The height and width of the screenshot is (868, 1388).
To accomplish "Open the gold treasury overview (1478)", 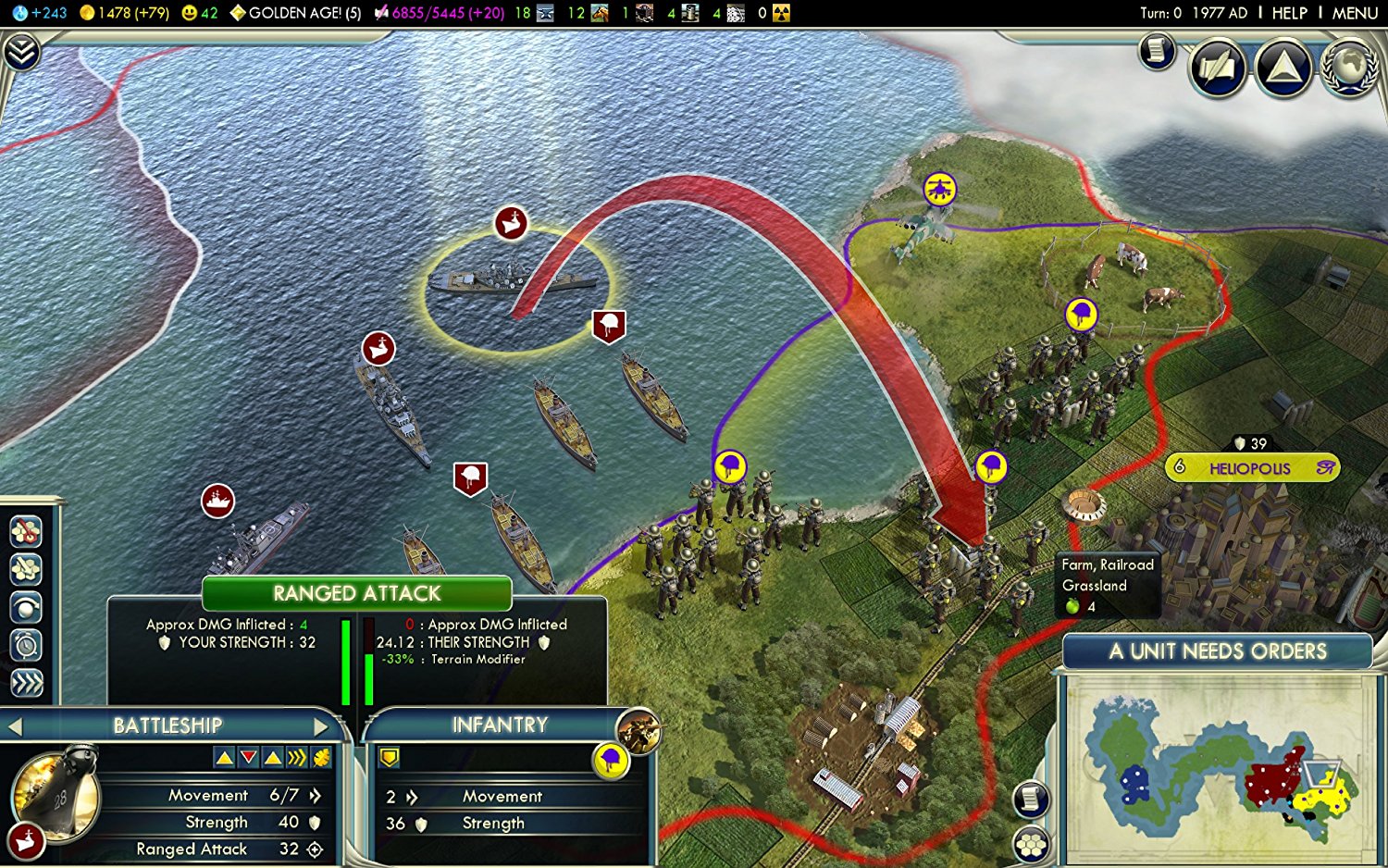I will (124, 13).
